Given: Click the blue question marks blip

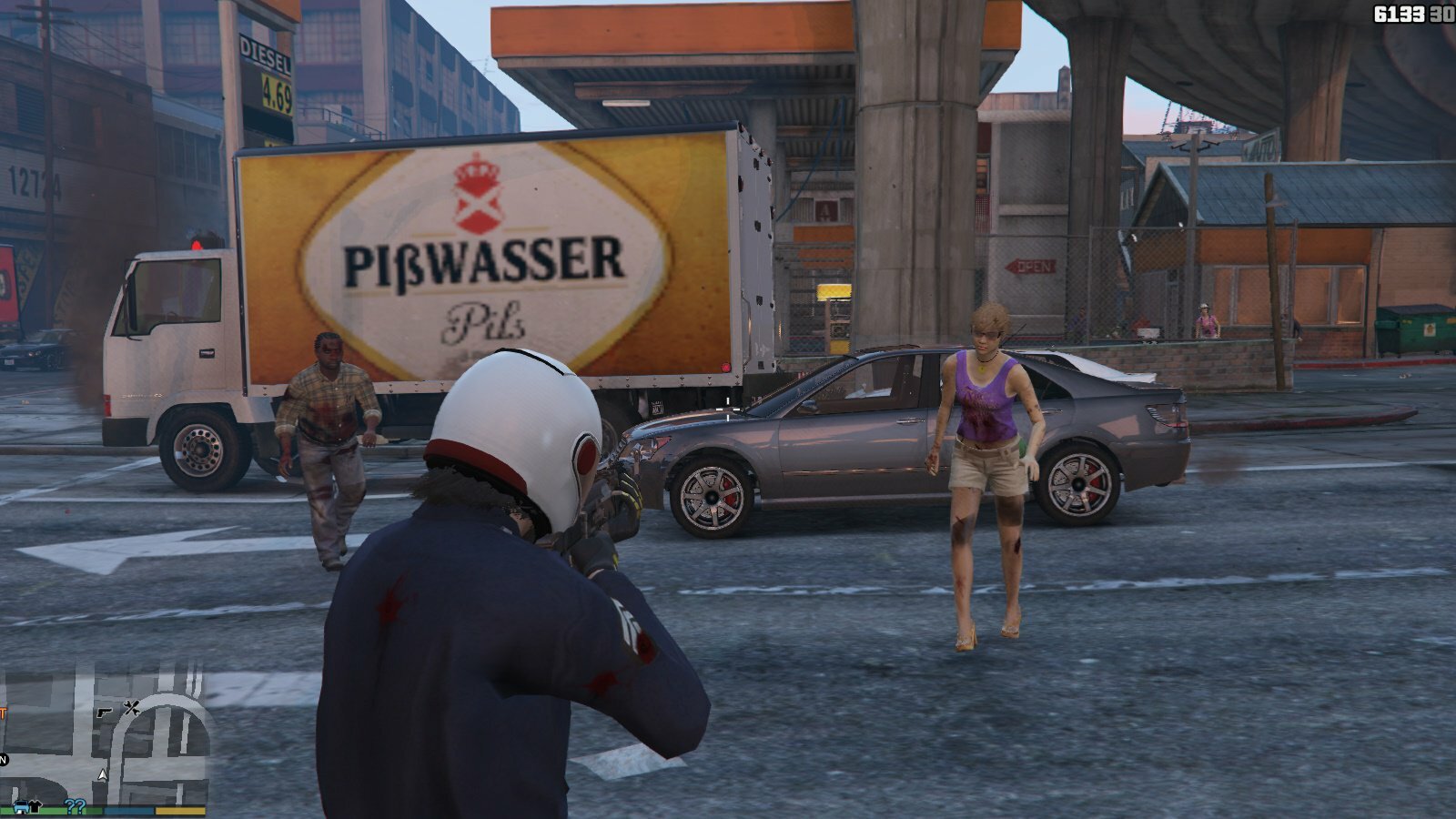Looking at the screenshot, I should coord(75,805).
